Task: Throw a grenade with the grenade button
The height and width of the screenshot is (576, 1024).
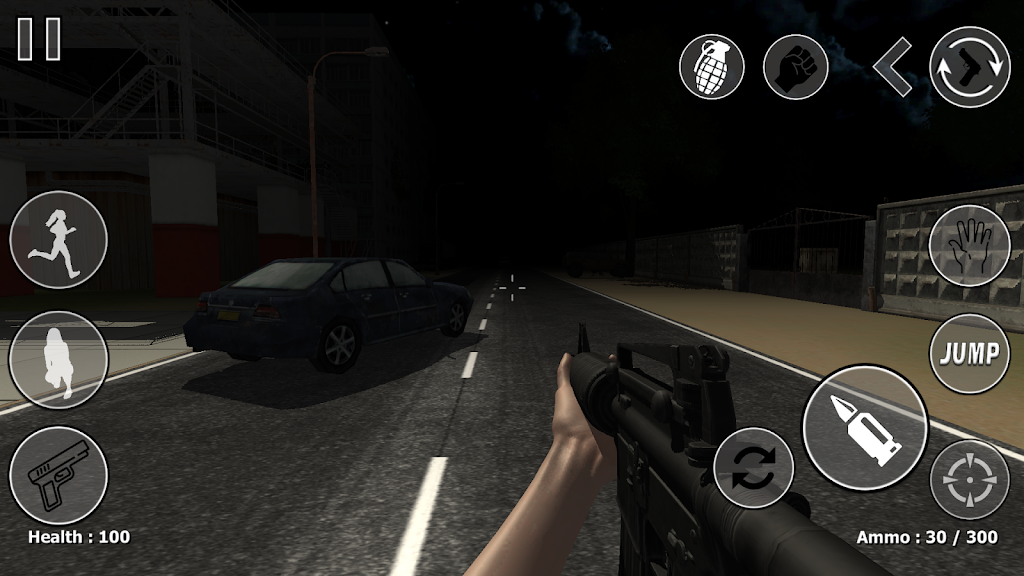Action: [711, 67]
